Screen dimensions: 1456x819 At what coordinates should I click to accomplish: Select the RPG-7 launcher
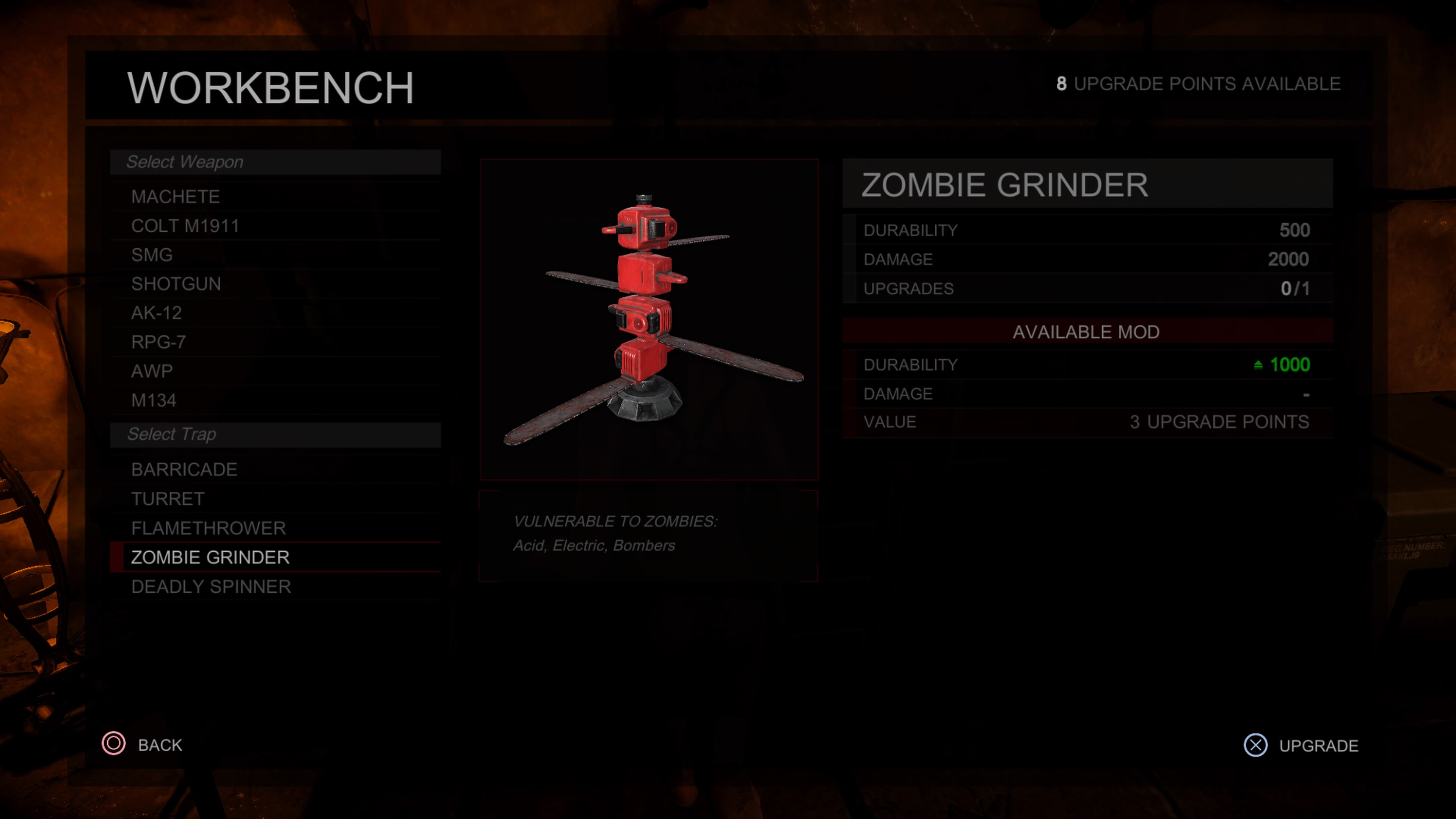[x=159, y=342]
